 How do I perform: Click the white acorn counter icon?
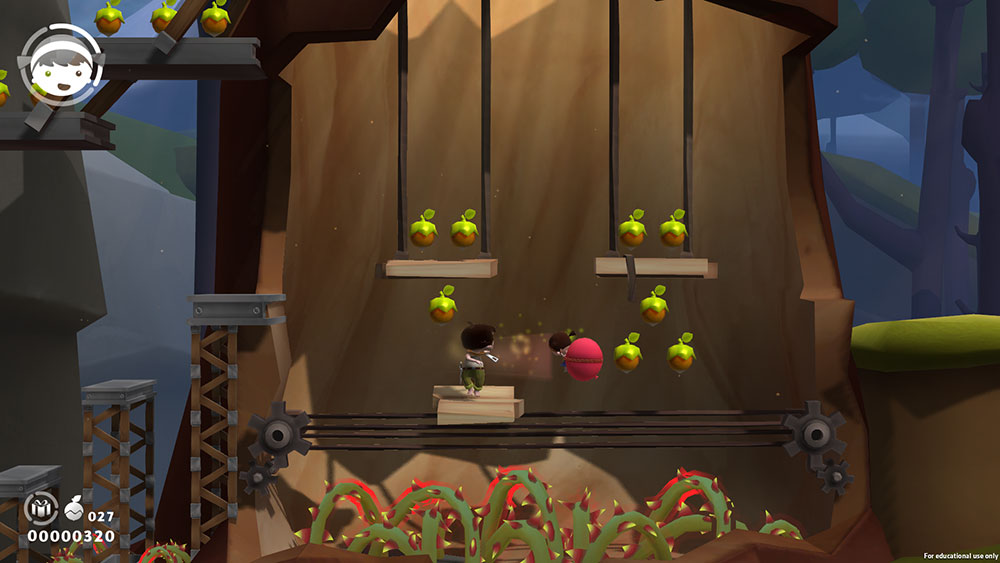coord(76,510)
